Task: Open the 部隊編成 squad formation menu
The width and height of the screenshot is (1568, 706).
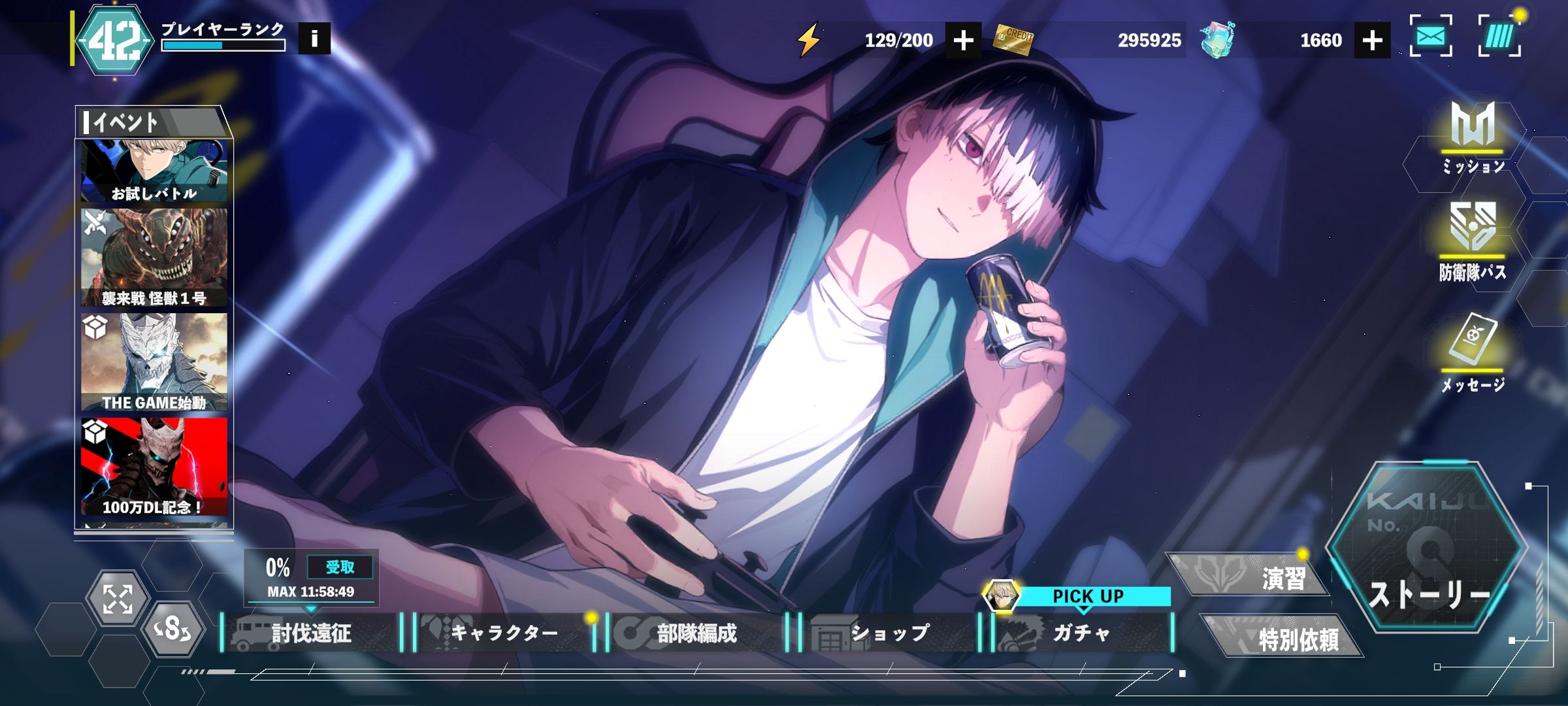Action: (696, 633)
